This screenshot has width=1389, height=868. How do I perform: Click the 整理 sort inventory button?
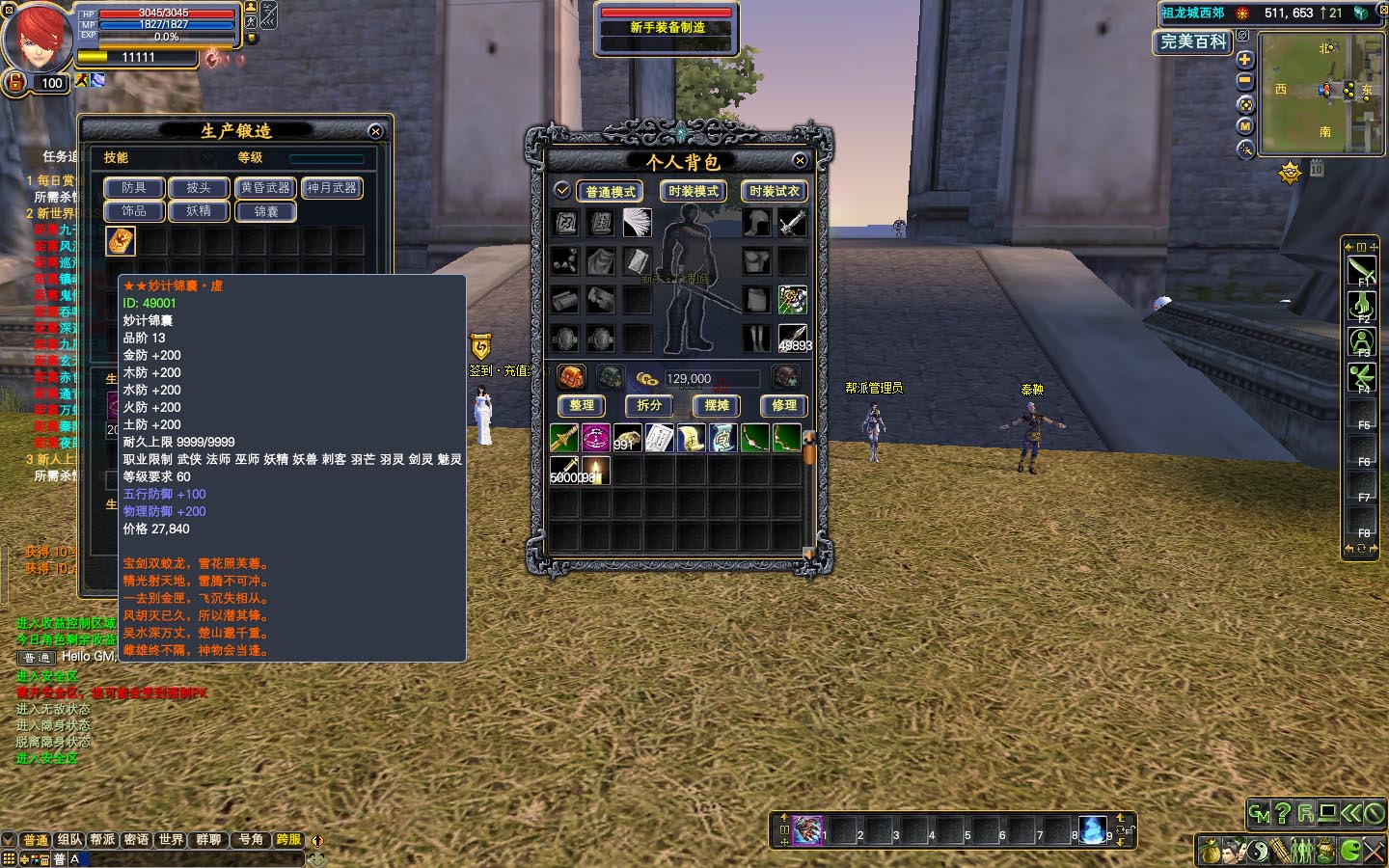coord(582,405)
